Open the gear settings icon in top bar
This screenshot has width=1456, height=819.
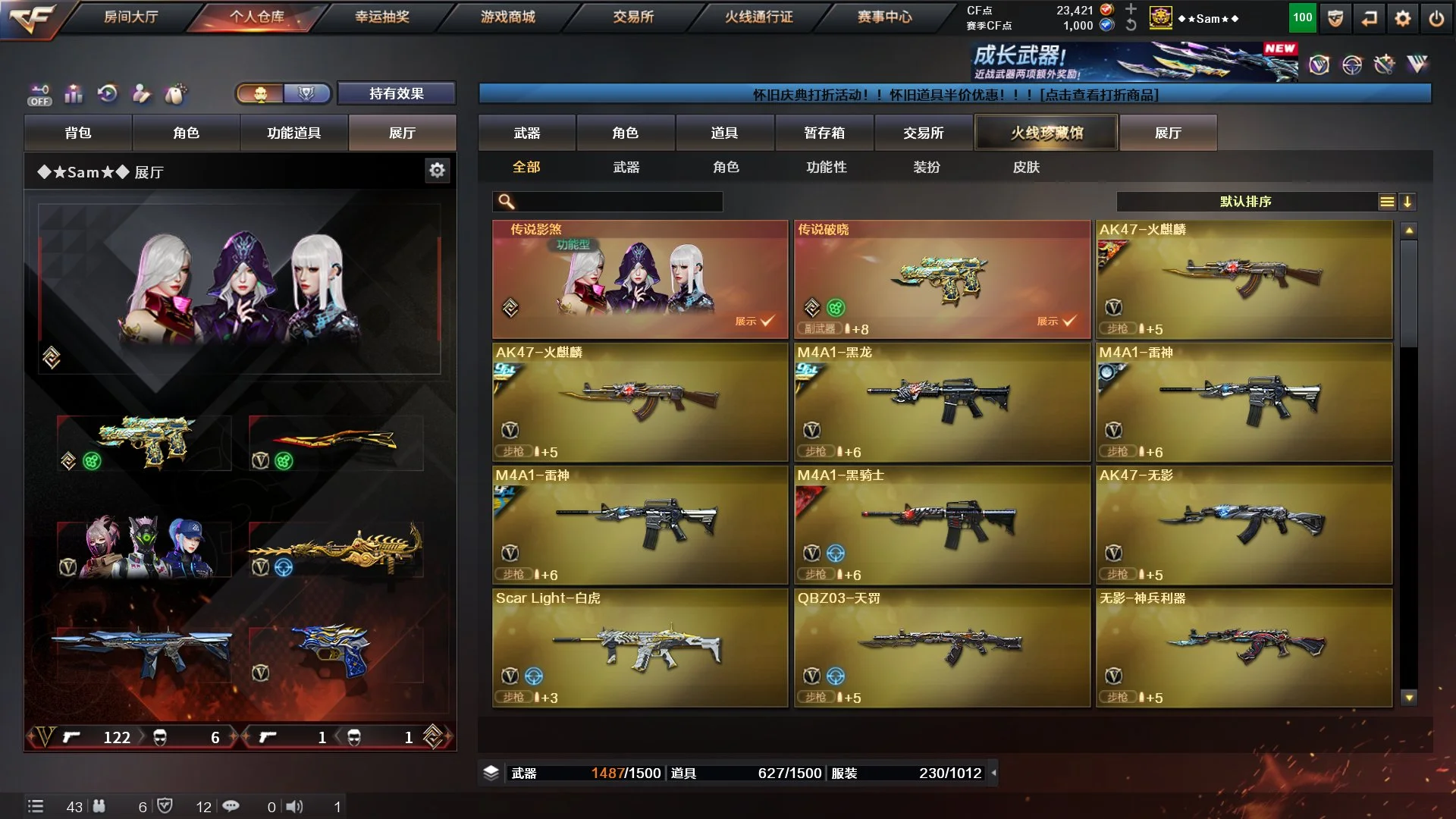[x=1403, y=18]
